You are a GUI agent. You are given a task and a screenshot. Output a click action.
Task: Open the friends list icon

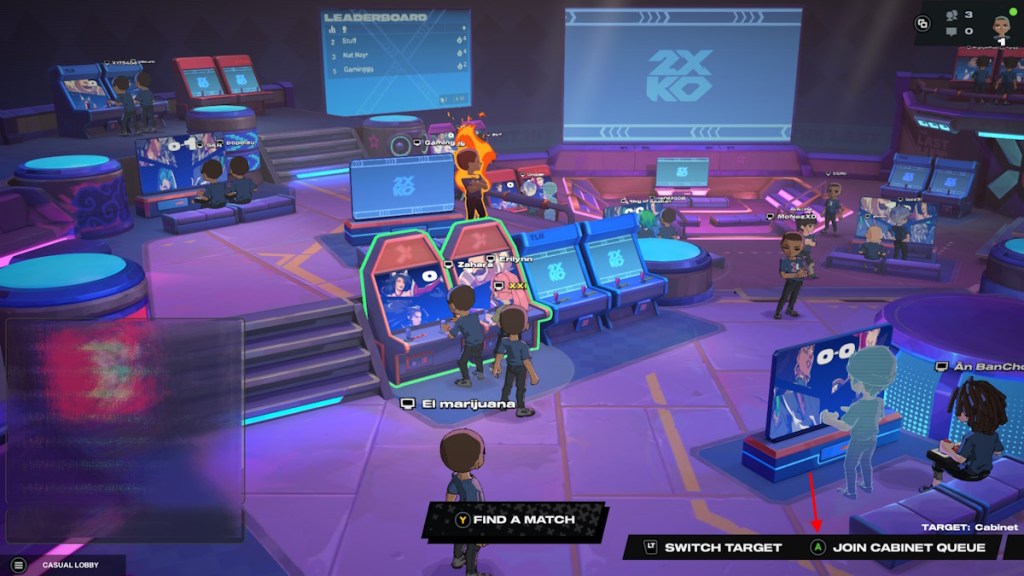(950, 15)
